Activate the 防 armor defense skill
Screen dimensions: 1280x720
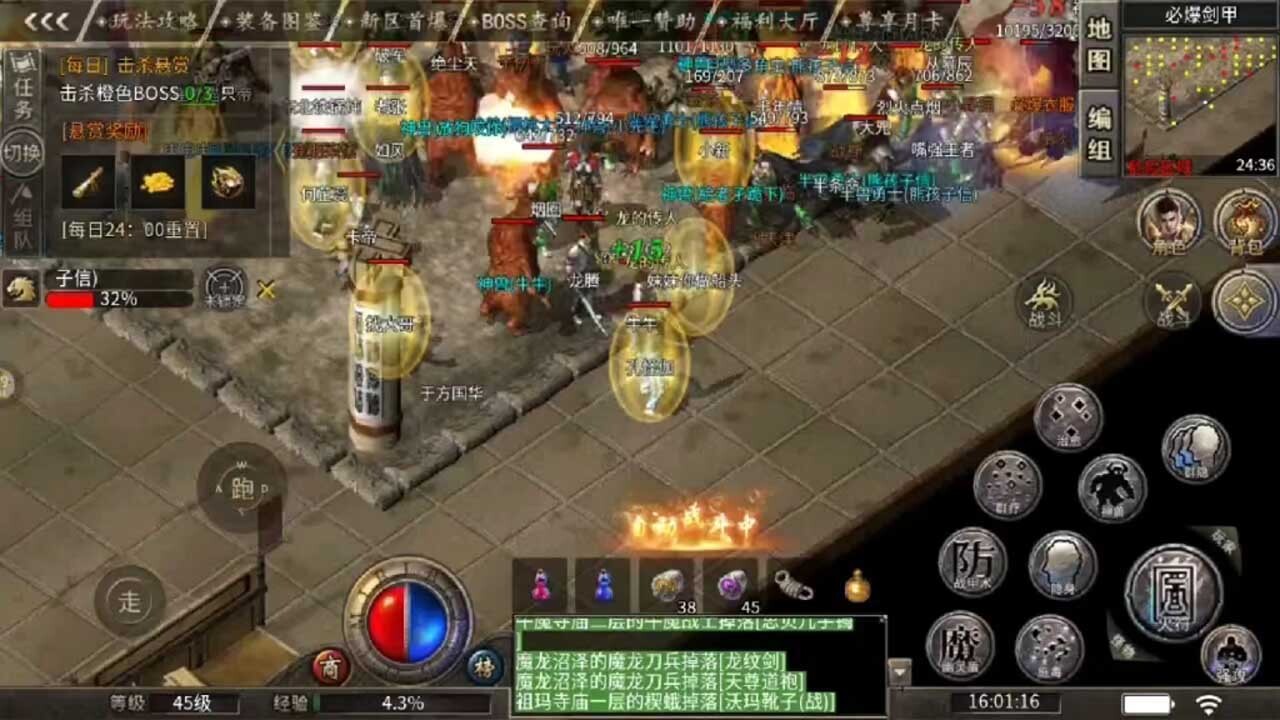(968, 562)
